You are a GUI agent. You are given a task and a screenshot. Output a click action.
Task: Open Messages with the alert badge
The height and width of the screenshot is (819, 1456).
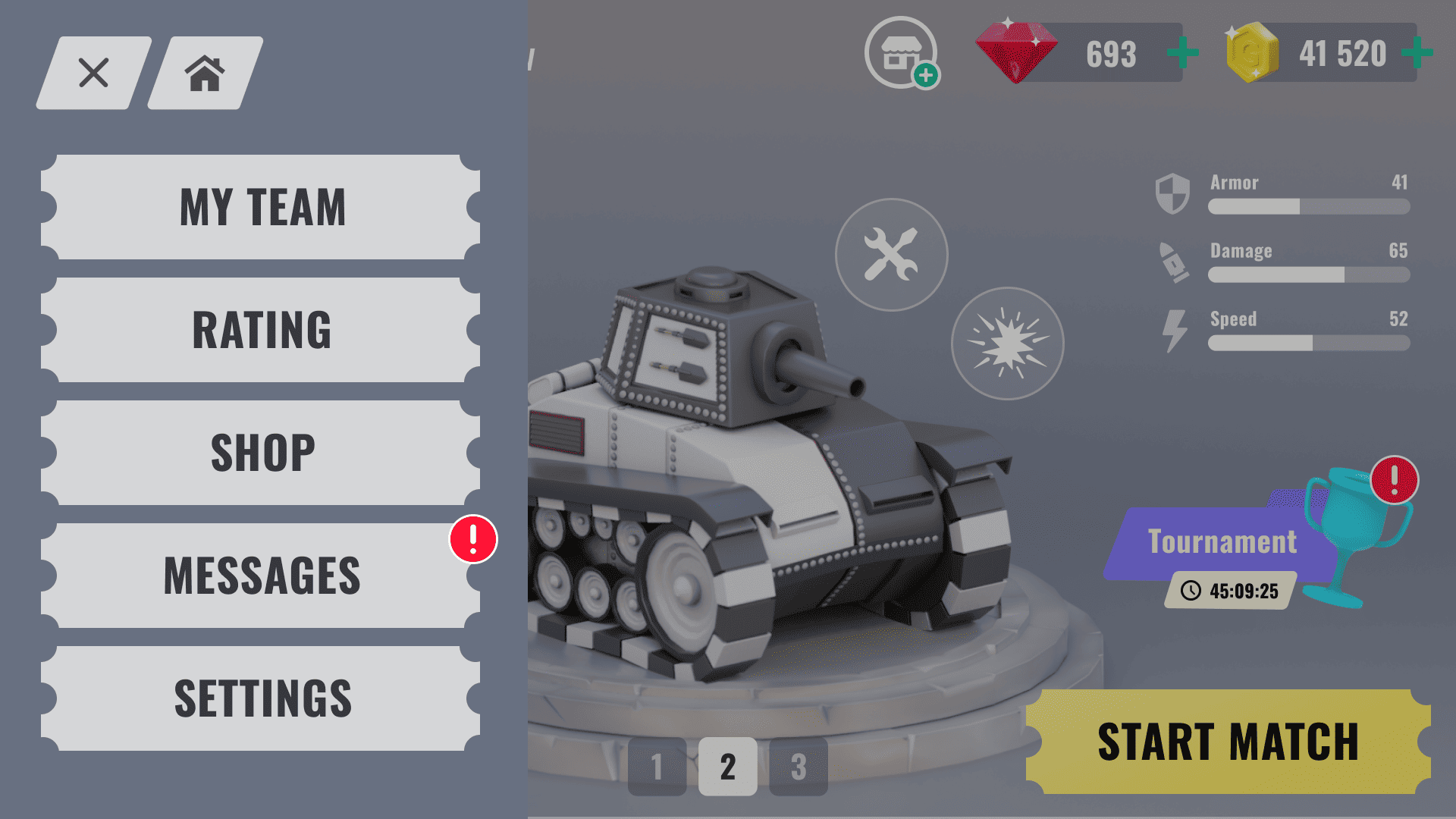262,576
